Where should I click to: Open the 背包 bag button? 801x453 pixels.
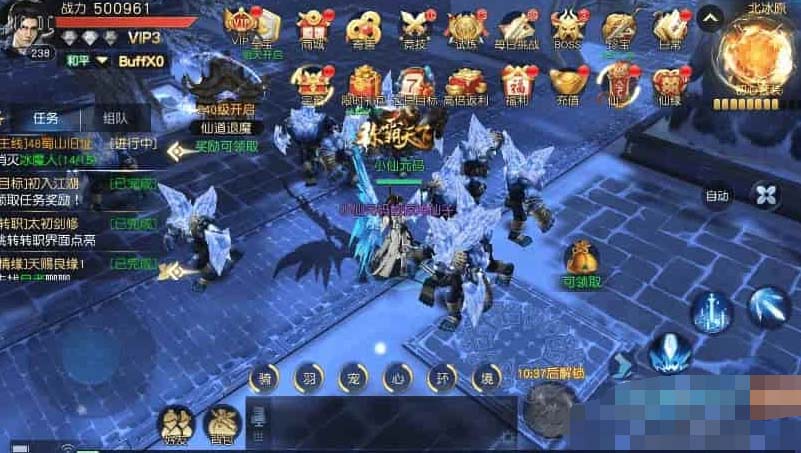(222, 424)
